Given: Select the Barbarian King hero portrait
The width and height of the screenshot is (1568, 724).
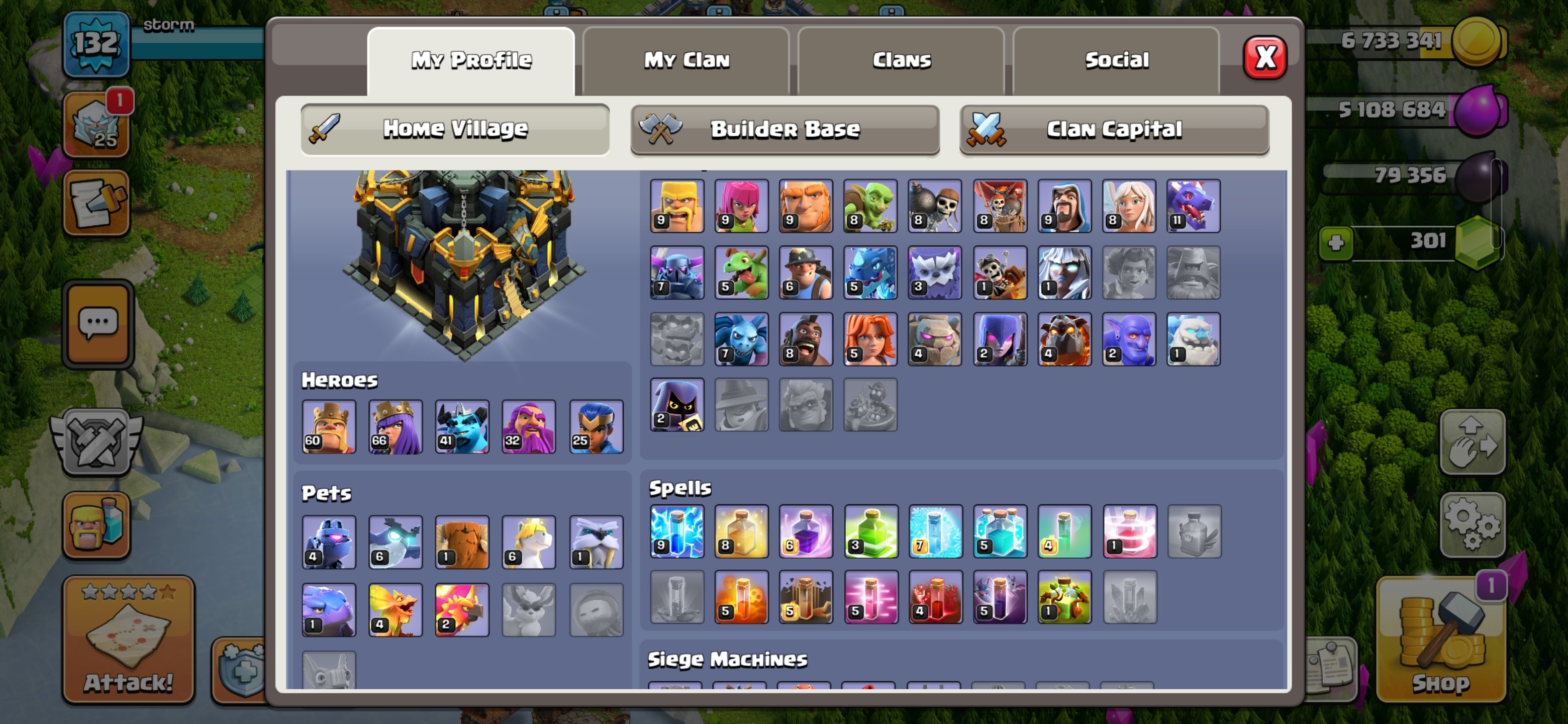Looking at the screenshot, I should click(x=328, y=427).
